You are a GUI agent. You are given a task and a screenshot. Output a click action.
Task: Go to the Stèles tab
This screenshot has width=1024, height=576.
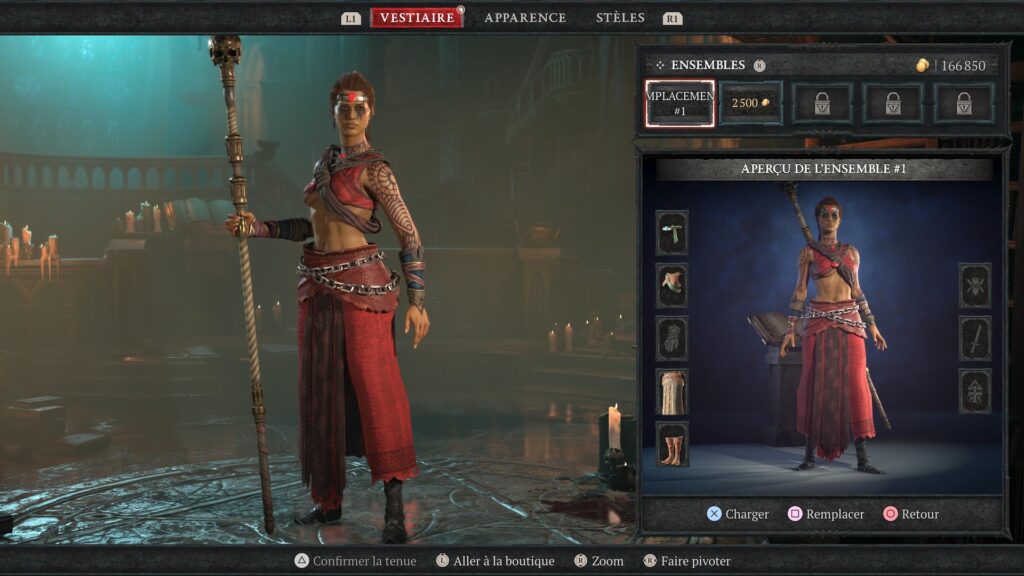[620, 18]
